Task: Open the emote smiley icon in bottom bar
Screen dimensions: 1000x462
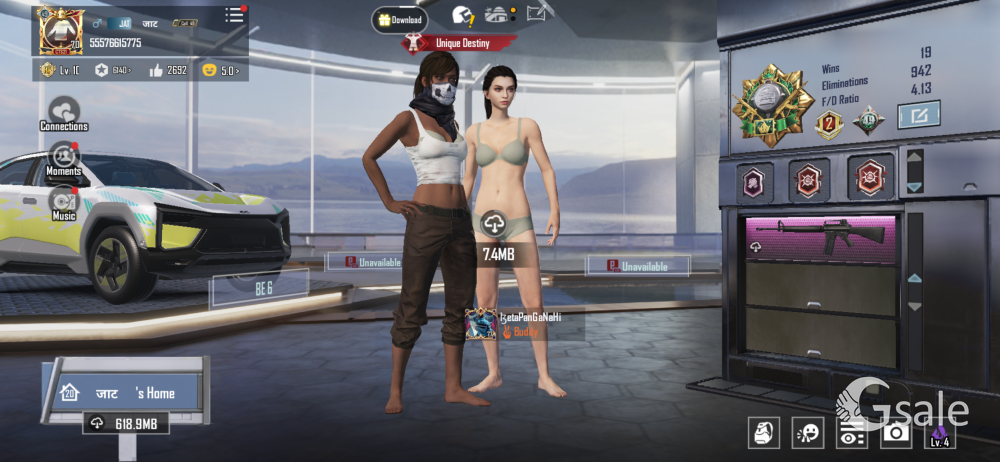Action: point(807,432)
